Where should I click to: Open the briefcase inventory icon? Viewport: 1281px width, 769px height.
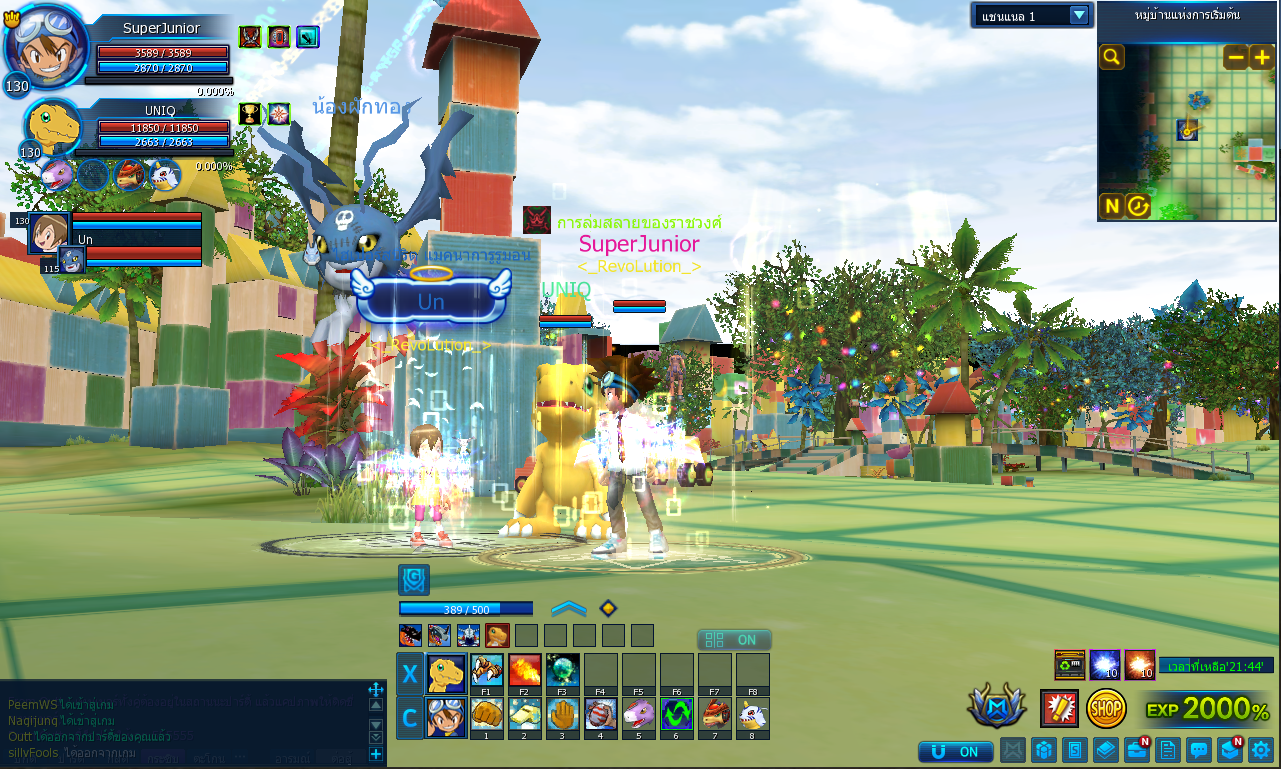coord(1136,749)
